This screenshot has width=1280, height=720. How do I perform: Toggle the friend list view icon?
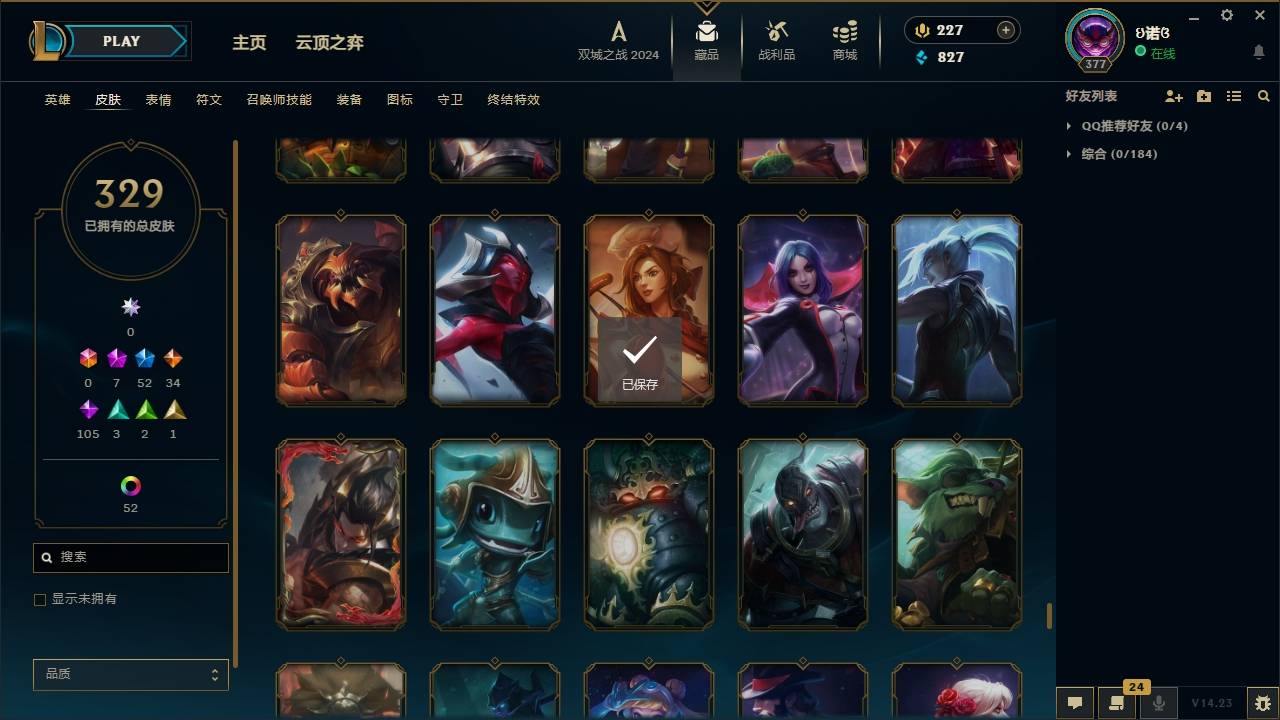pyautogui.click(x=1234, y=96)
